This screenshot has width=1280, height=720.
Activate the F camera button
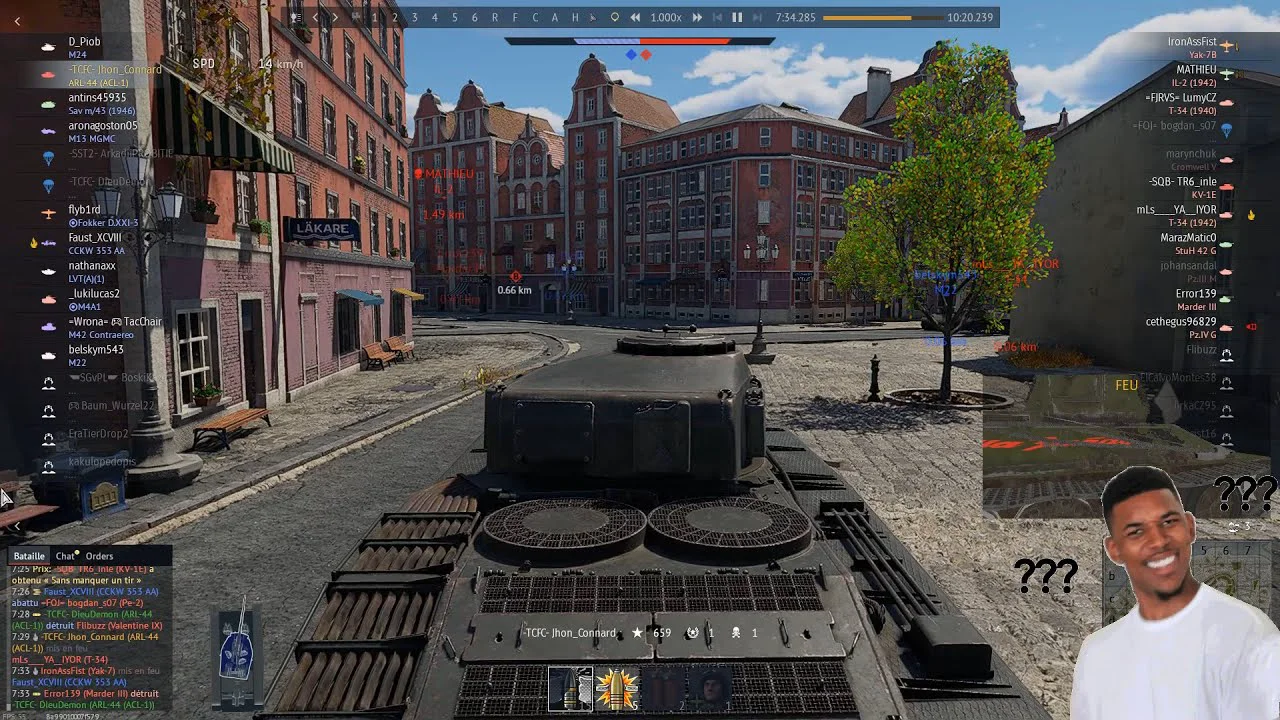515,17
